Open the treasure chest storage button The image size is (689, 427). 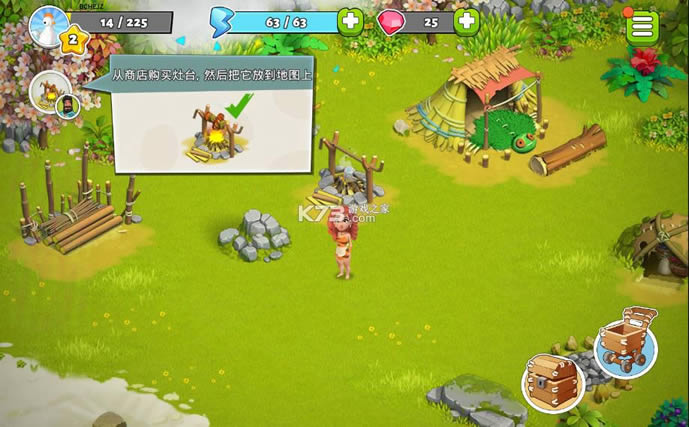coord(552,381)
